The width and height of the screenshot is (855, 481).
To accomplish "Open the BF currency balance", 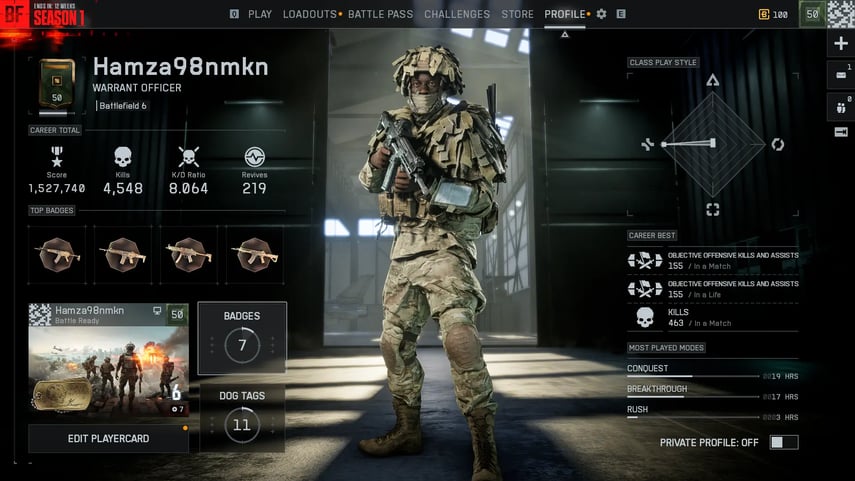I will [x=774, y=14].
